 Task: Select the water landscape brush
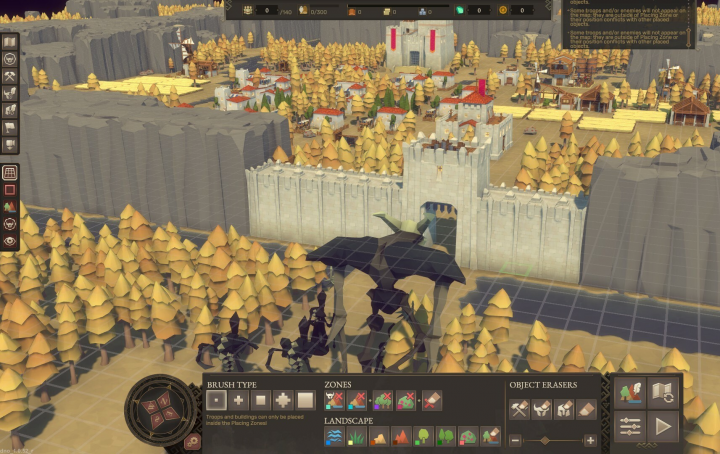coord(334,436)
